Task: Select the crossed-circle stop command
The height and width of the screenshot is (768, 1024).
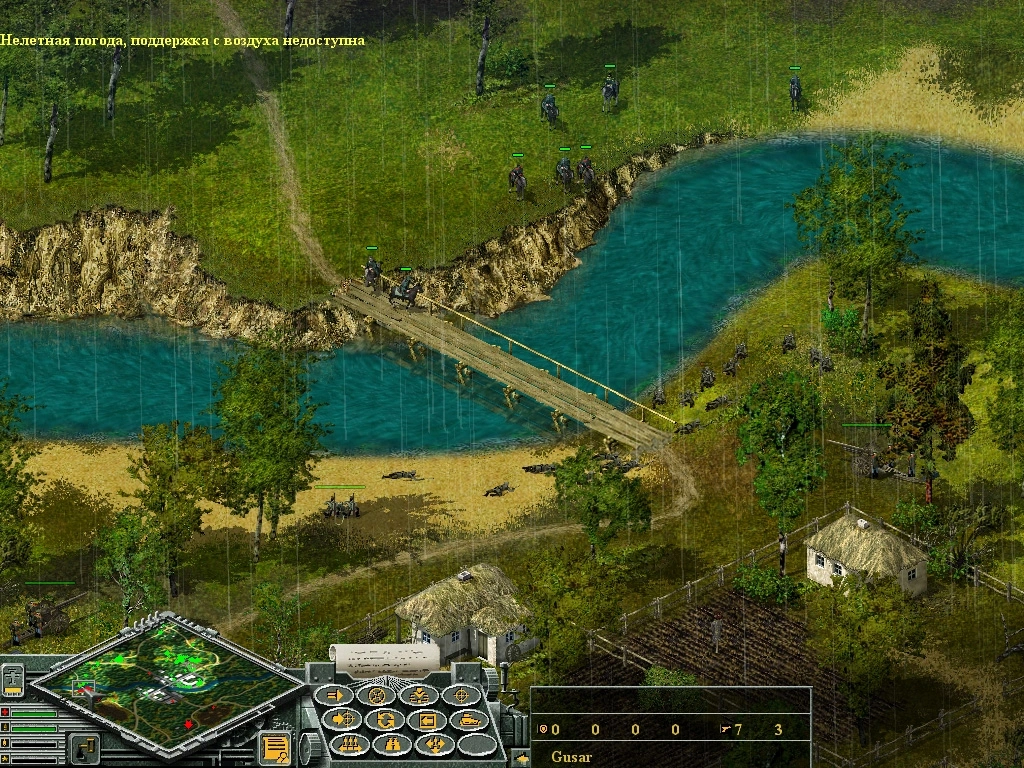Action: point(378,695)
